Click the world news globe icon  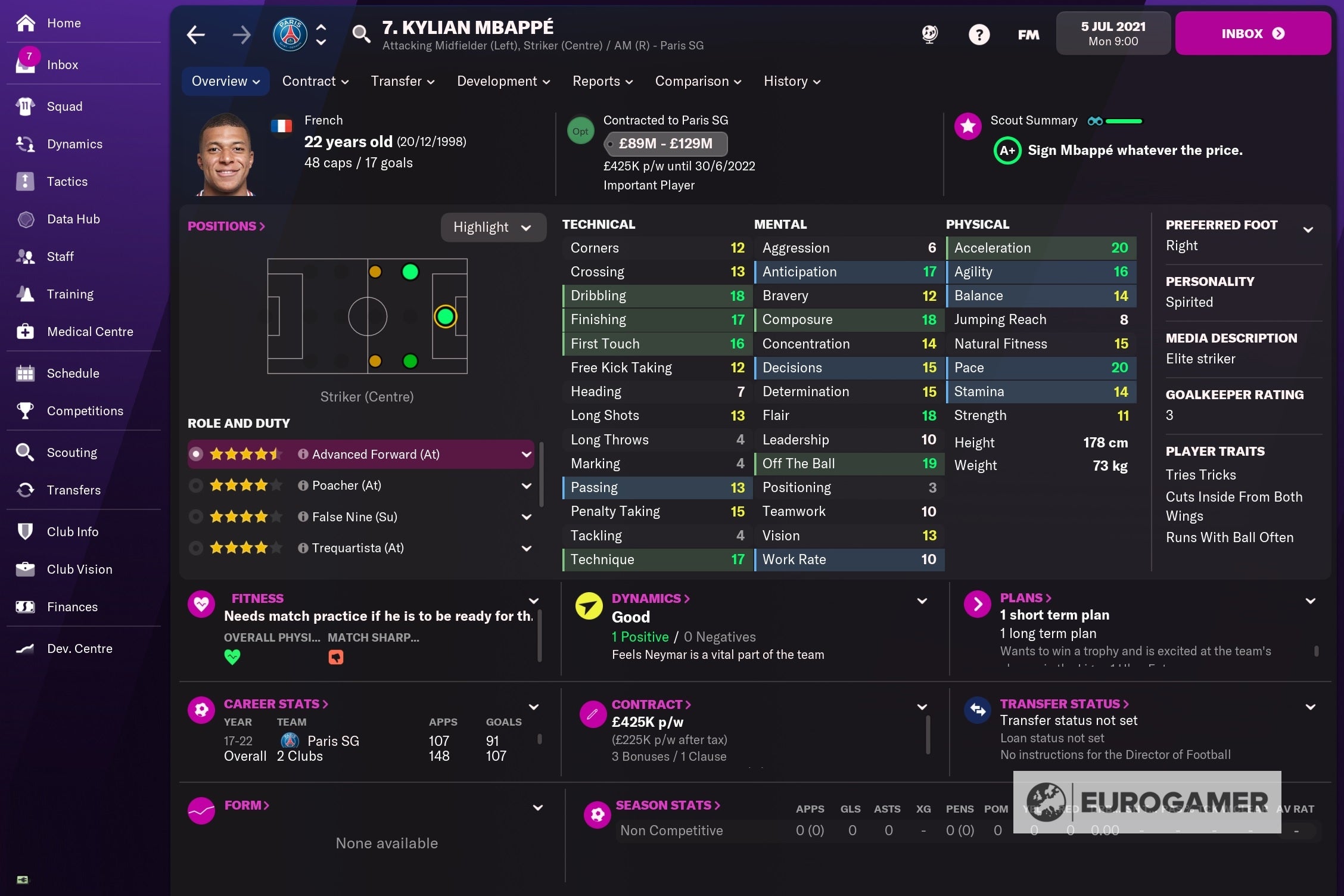click(x=929, y=34)
